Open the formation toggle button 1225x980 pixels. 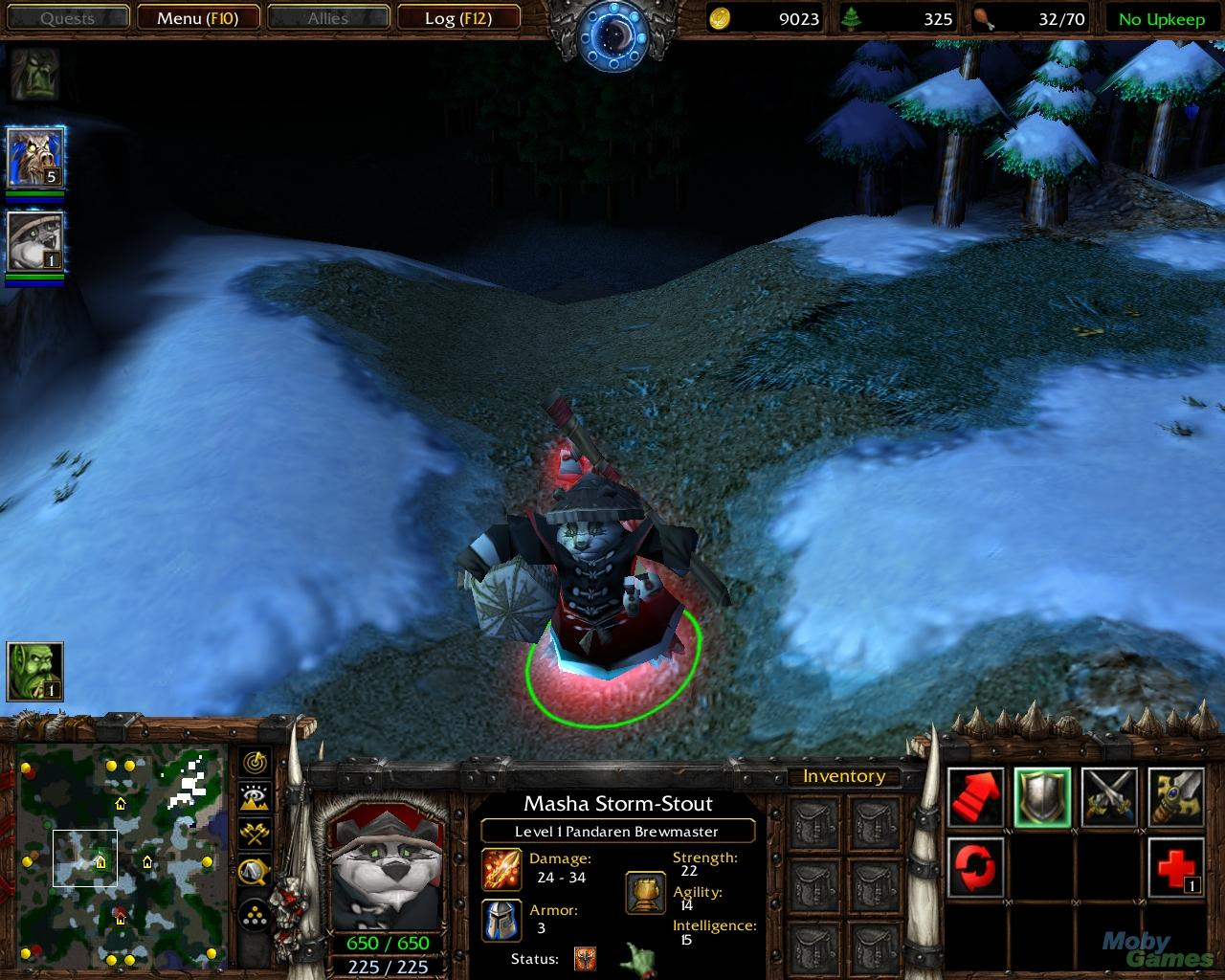point(256,914)
